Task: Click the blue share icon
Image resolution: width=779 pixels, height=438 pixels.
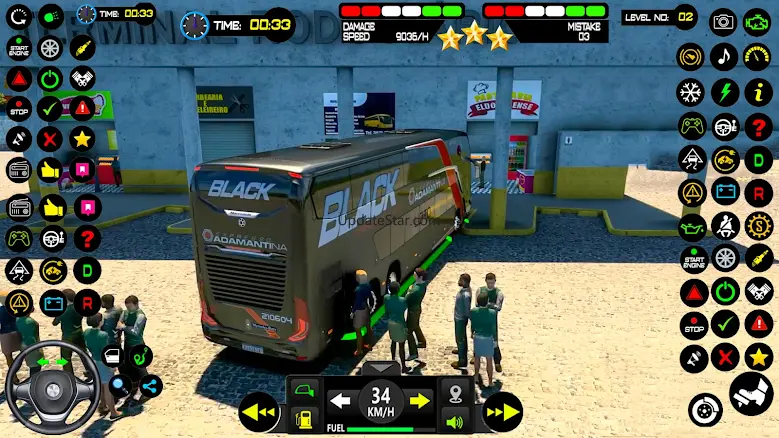Action: 151,386
